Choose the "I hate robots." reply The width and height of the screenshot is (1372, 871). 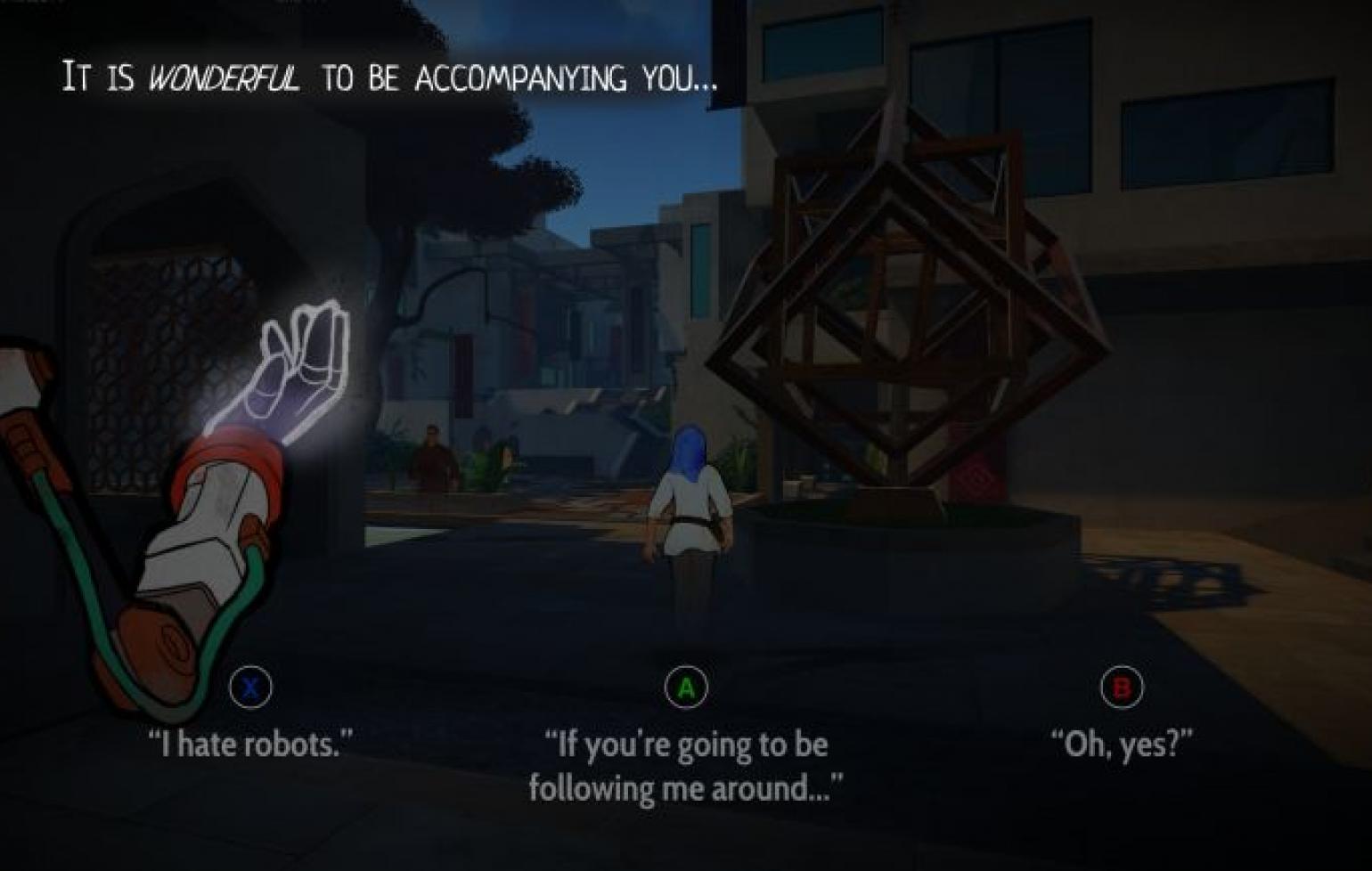point(250,742)
